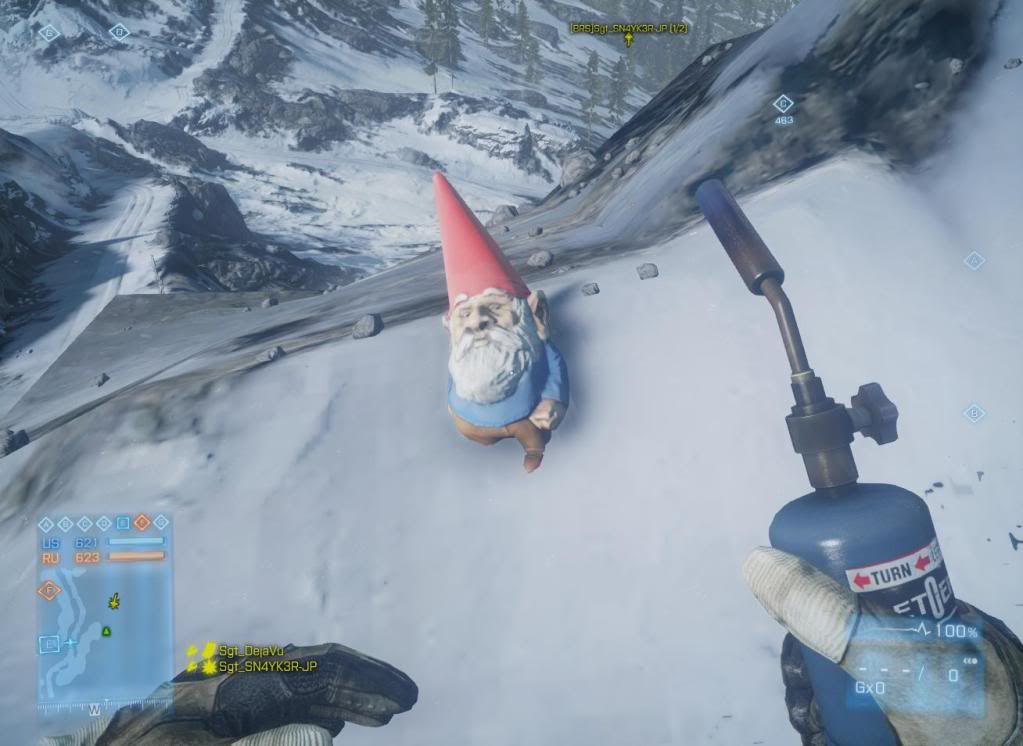The width and height of the screenshot is (1023, 746).
Task: Click objective C marker showing 483 distance
Action: 783,103
